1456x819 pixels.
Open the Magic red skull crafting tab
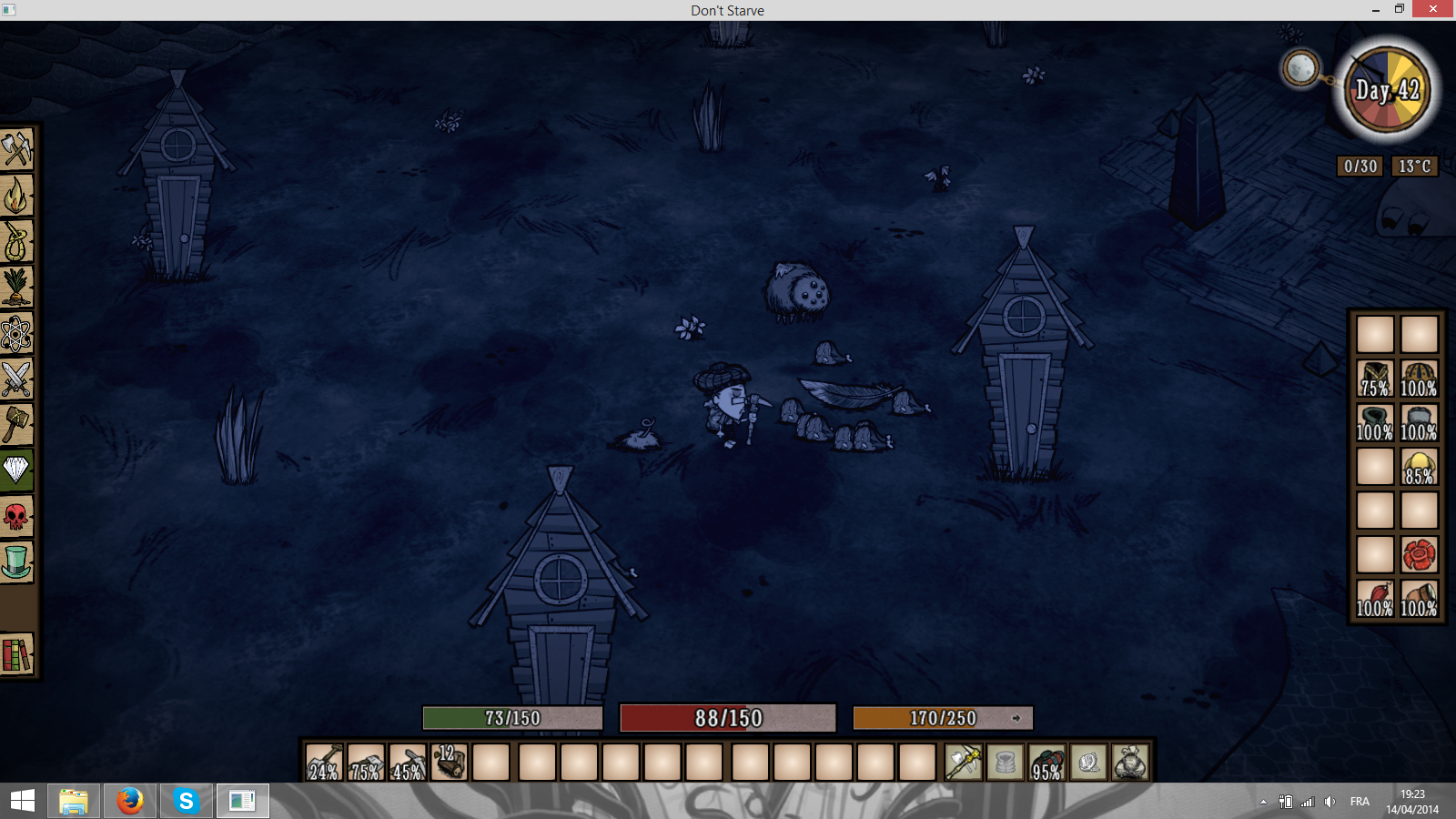point(16,516)
